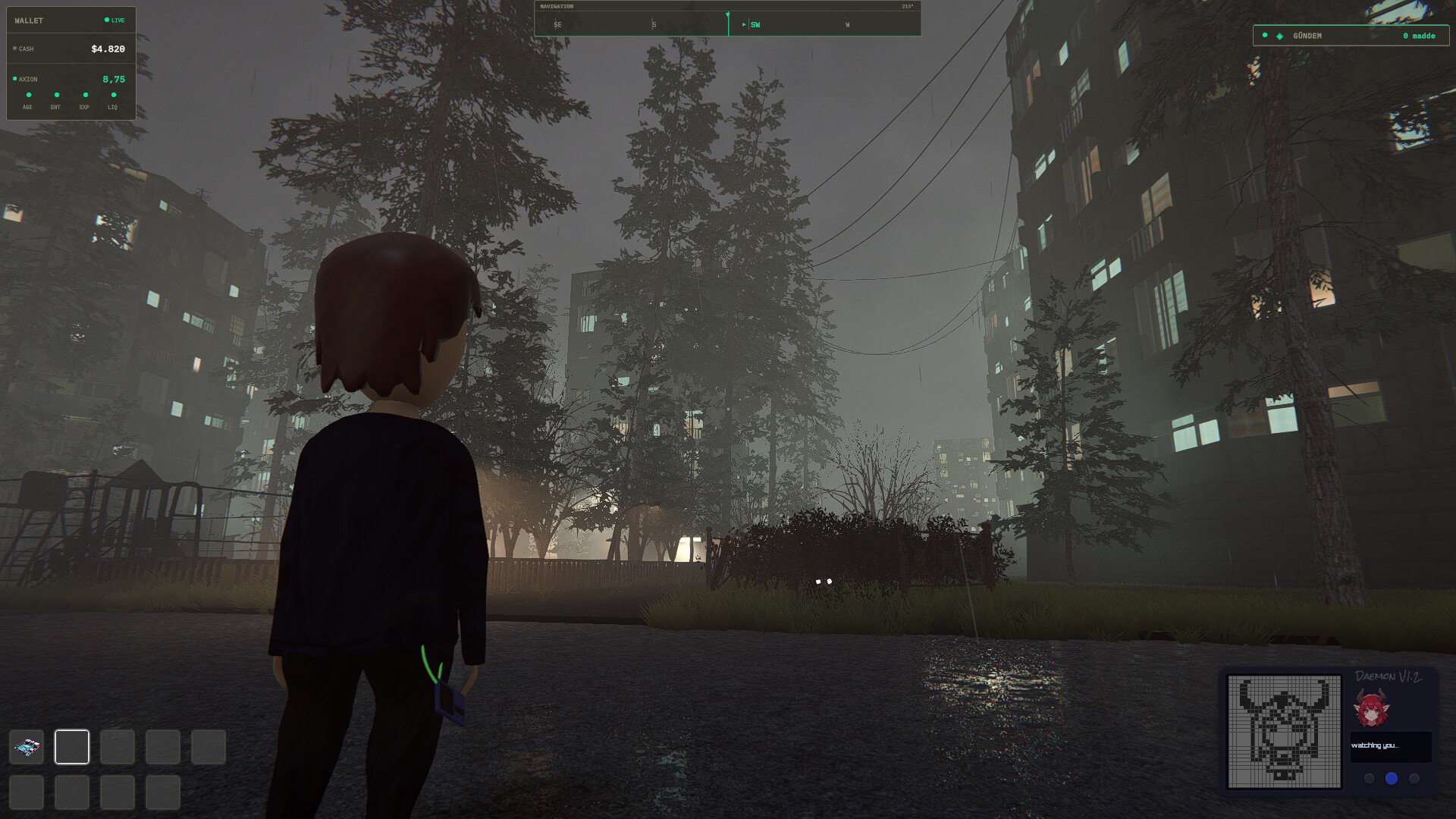Open the SW heading marker on the navigation bar

(755, 24)
